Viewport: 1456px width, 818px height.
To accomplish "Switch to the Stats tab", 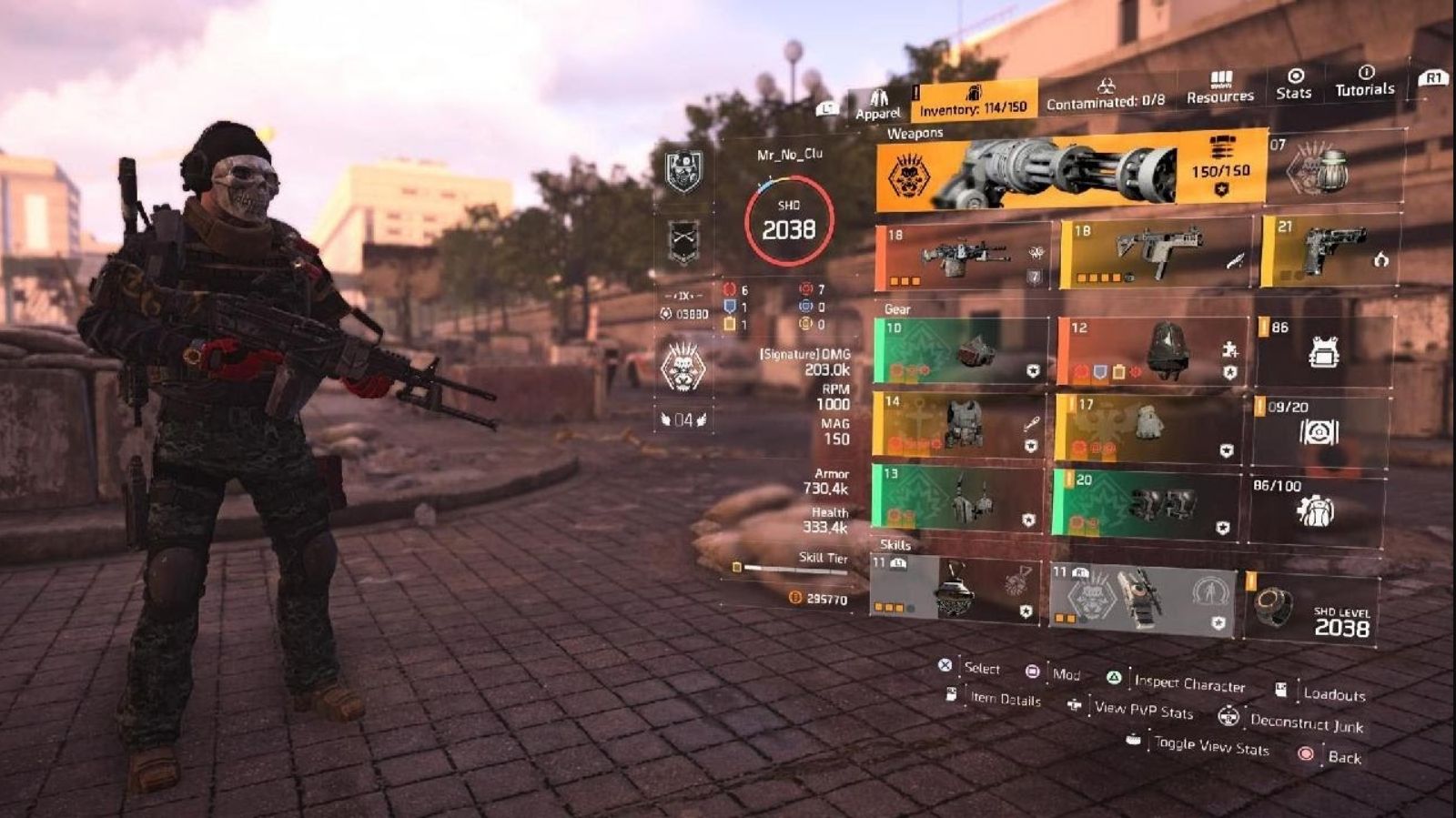I will click(x=1293, y=84).
